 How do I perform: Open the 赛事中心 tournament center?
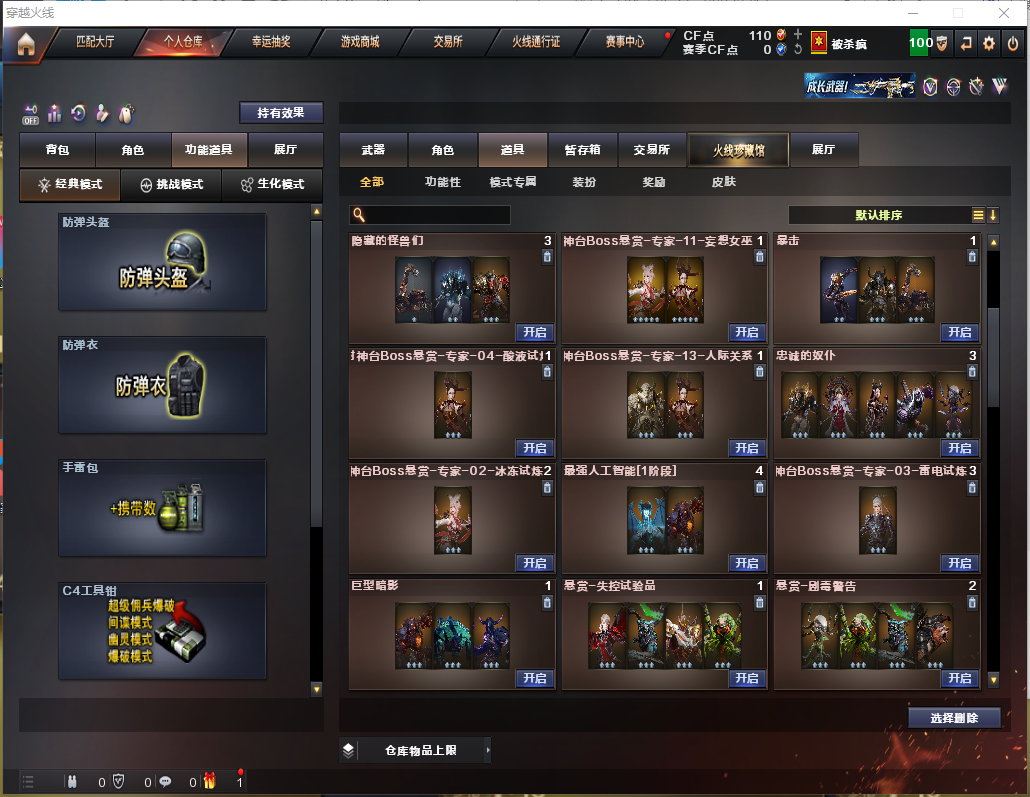(x=625, y=43)
